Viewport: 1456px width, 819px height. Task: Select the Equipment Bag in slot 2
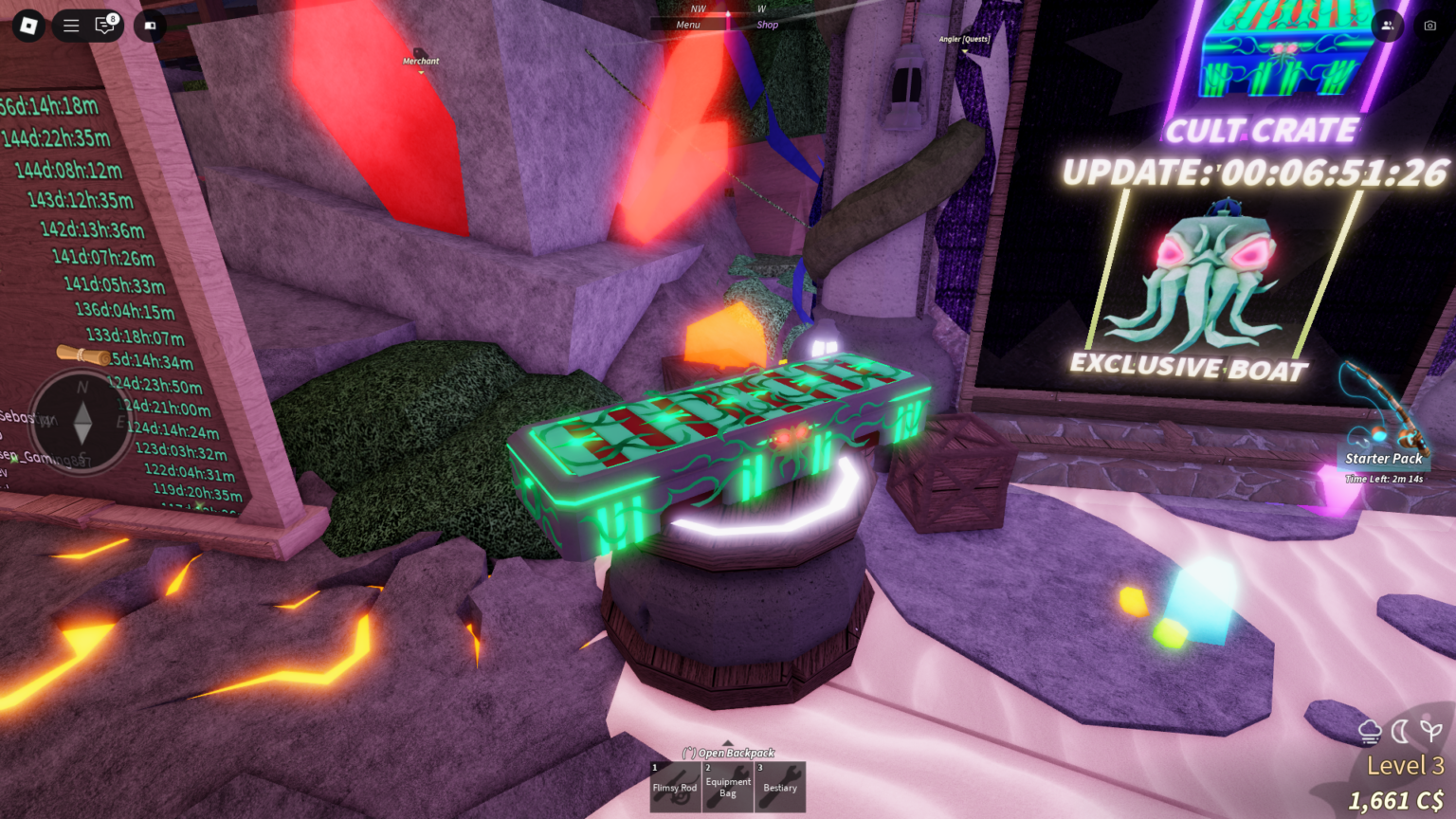click(727, 786)
